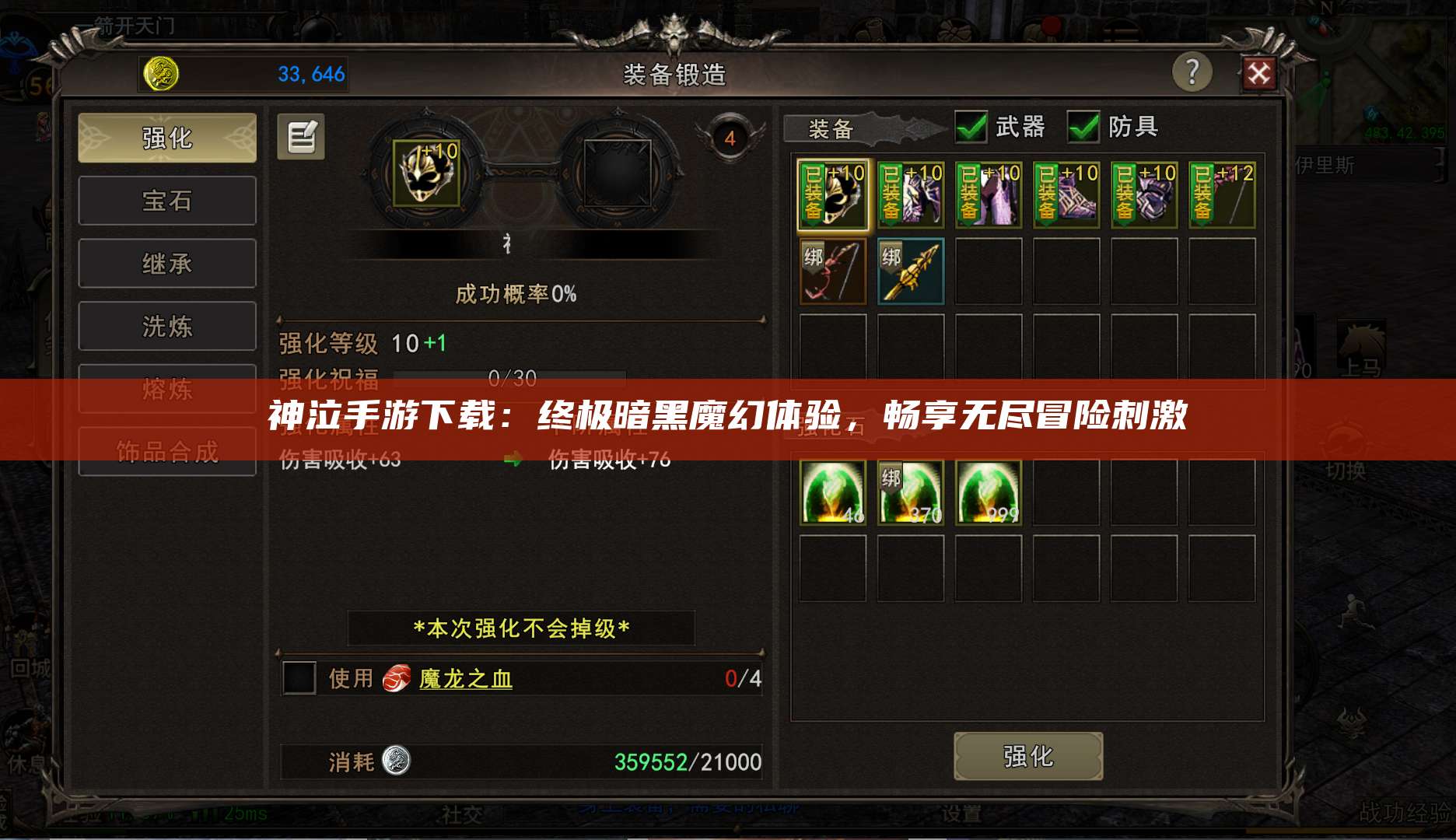
Task: Open the 继承 tab
Action: (166, 263)
